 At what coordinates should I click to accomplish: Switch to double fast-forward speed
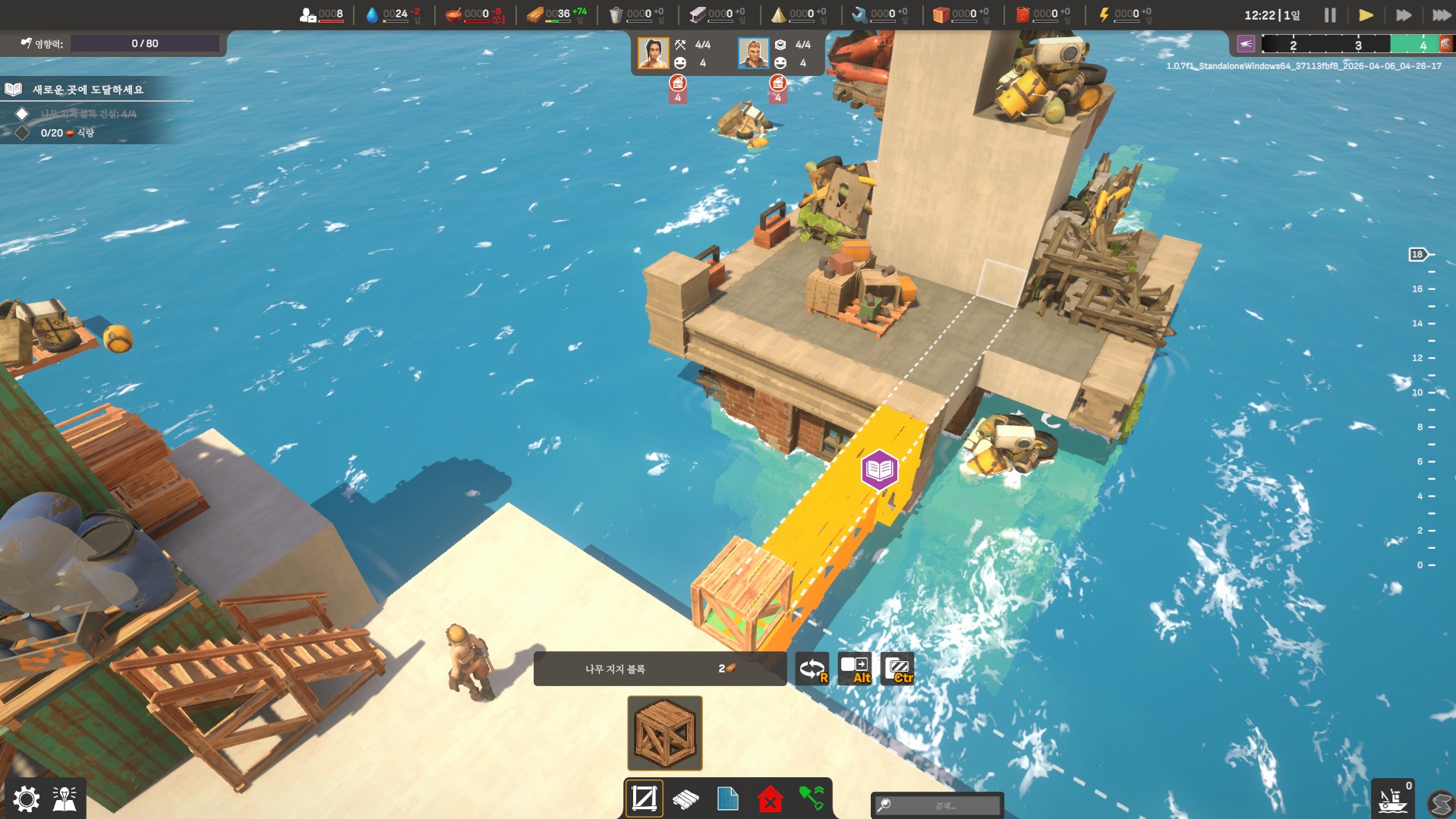click(1404, 15)
